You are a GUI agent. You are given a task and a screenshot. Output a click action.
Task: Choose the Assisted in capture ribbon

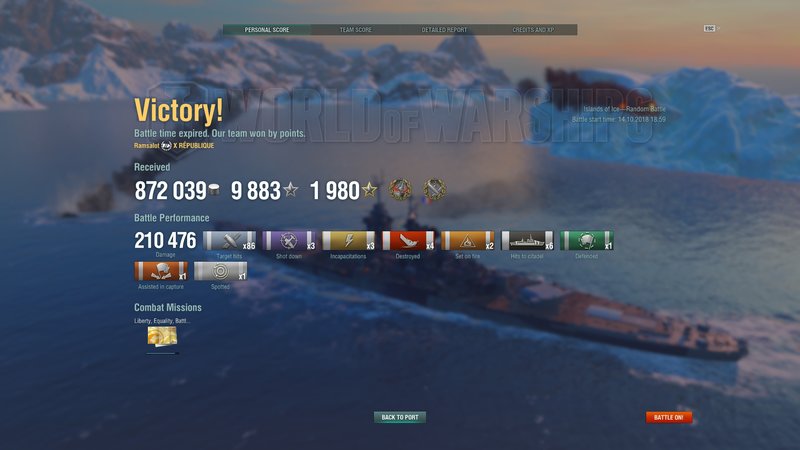coord(160,272)
